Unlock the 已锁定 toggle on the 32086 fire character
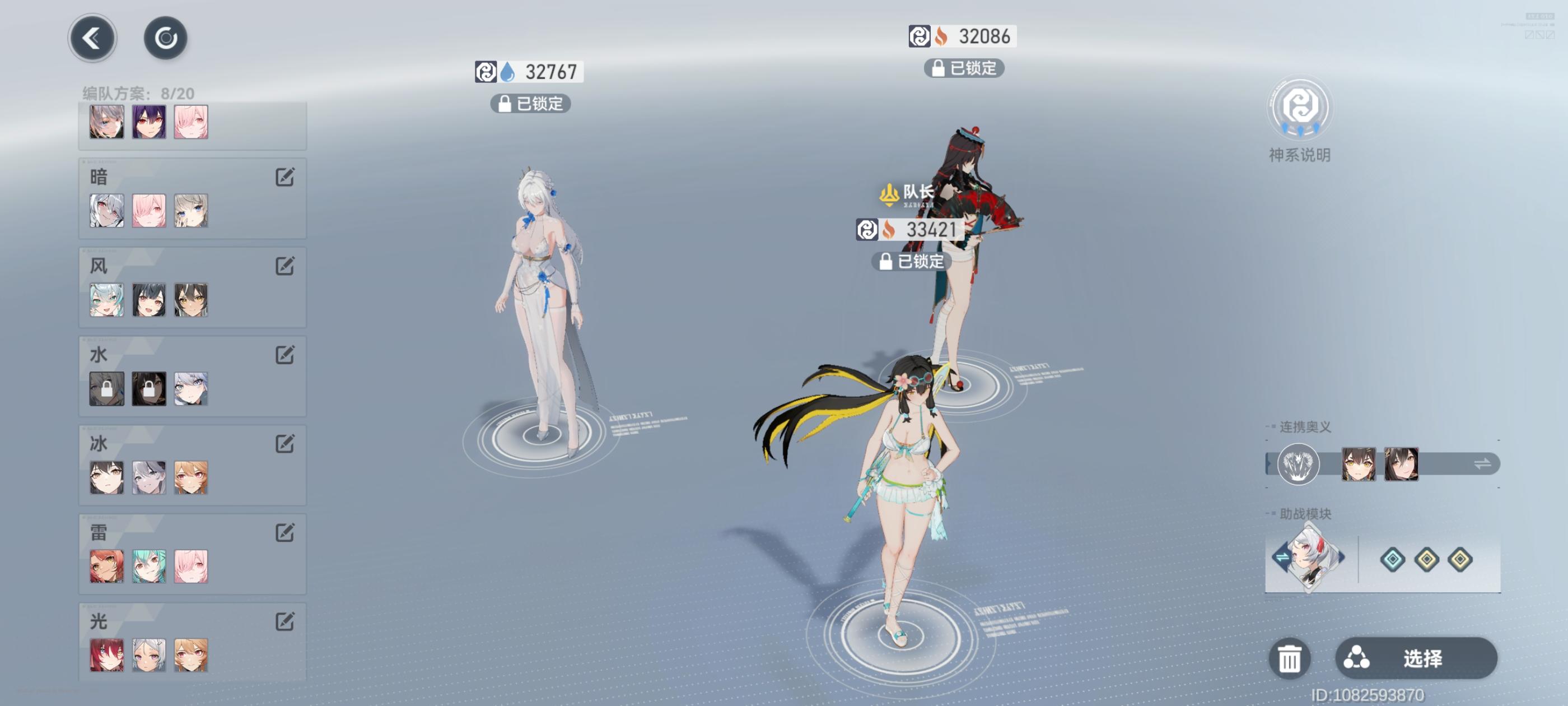This screenshot has width=1568, height=706. [x=964, y=69]
